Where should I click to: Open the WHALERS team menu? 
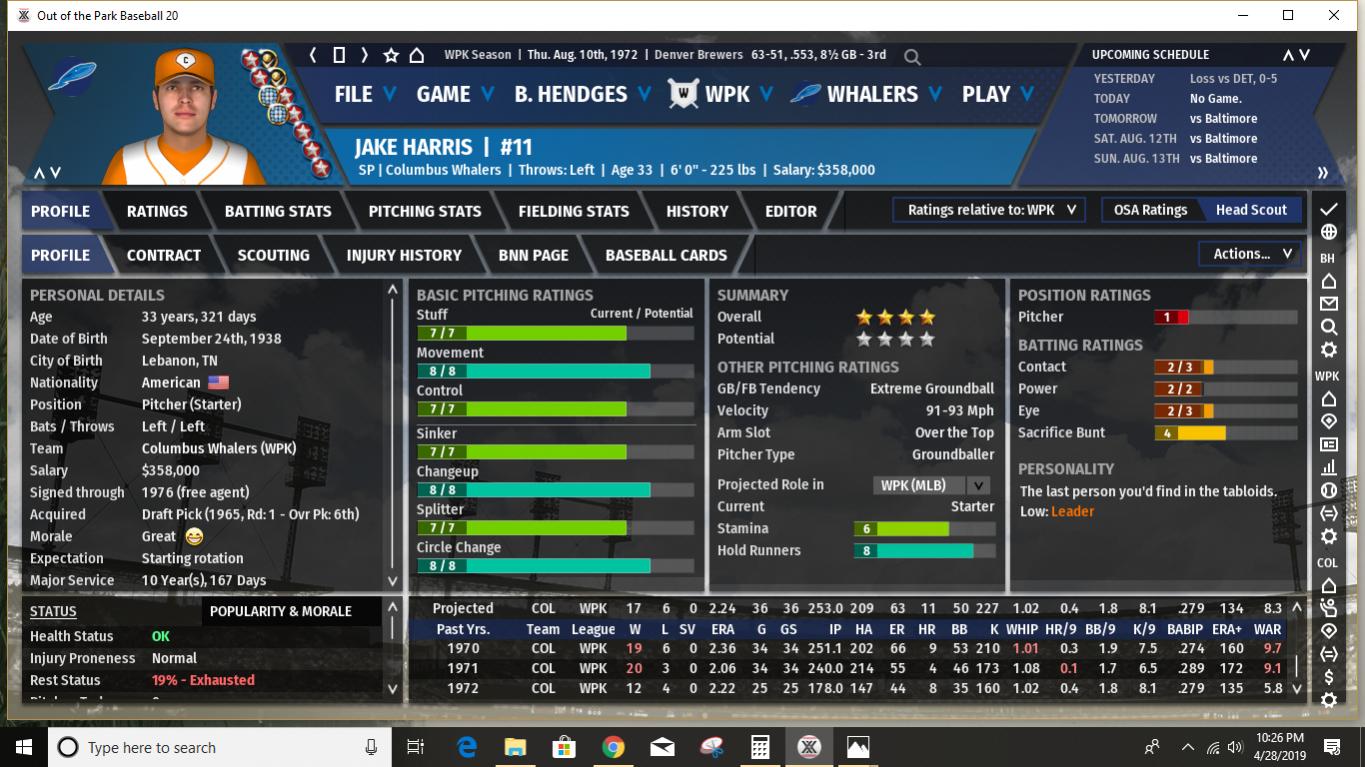pos(871,94)
